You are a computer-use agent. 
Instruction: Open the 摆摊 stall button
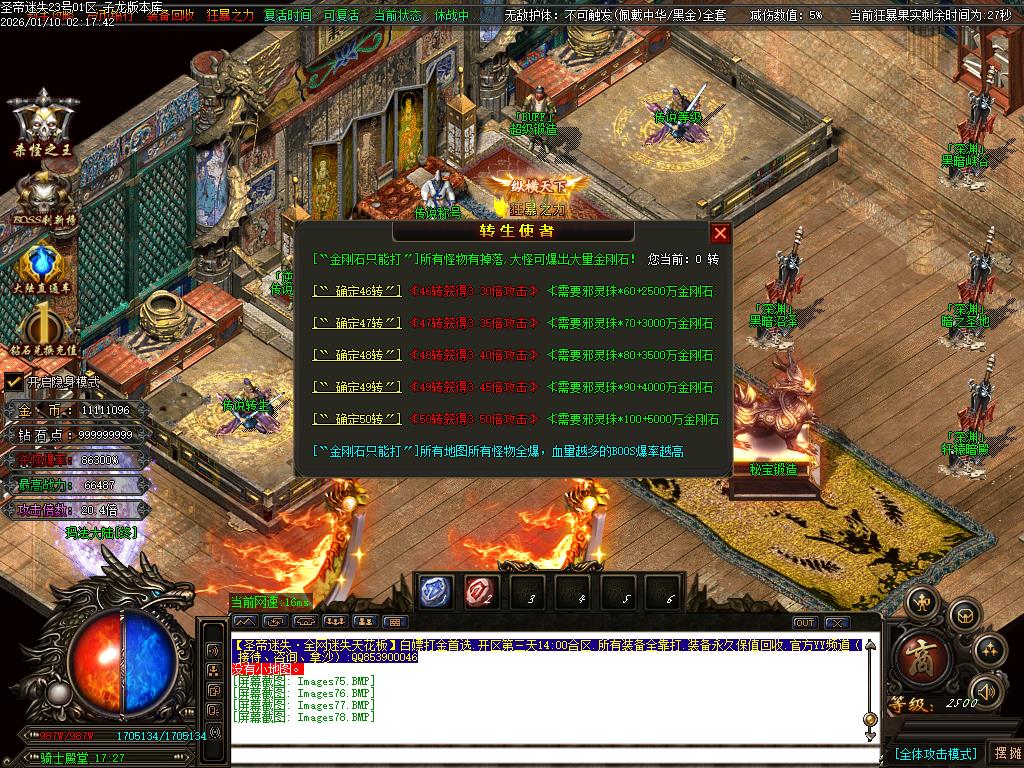pyautogui.click(x=1005, y=753)
